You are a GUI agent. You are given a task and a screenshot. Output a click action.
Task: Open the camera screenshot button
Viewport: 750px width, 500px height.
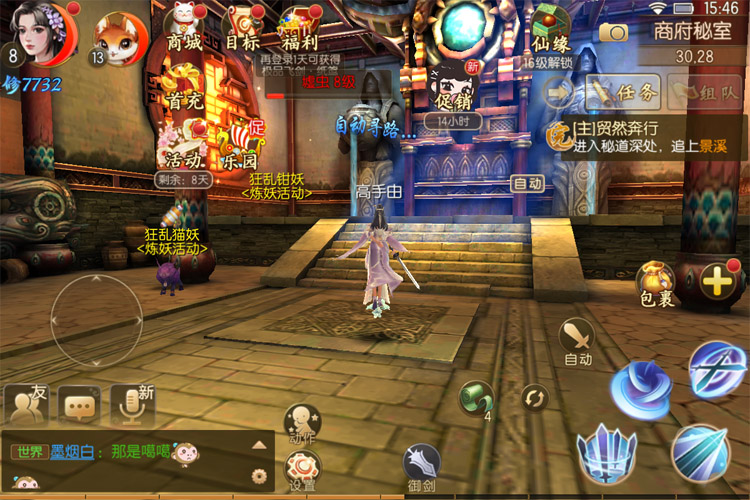click(x=613, y=31)
